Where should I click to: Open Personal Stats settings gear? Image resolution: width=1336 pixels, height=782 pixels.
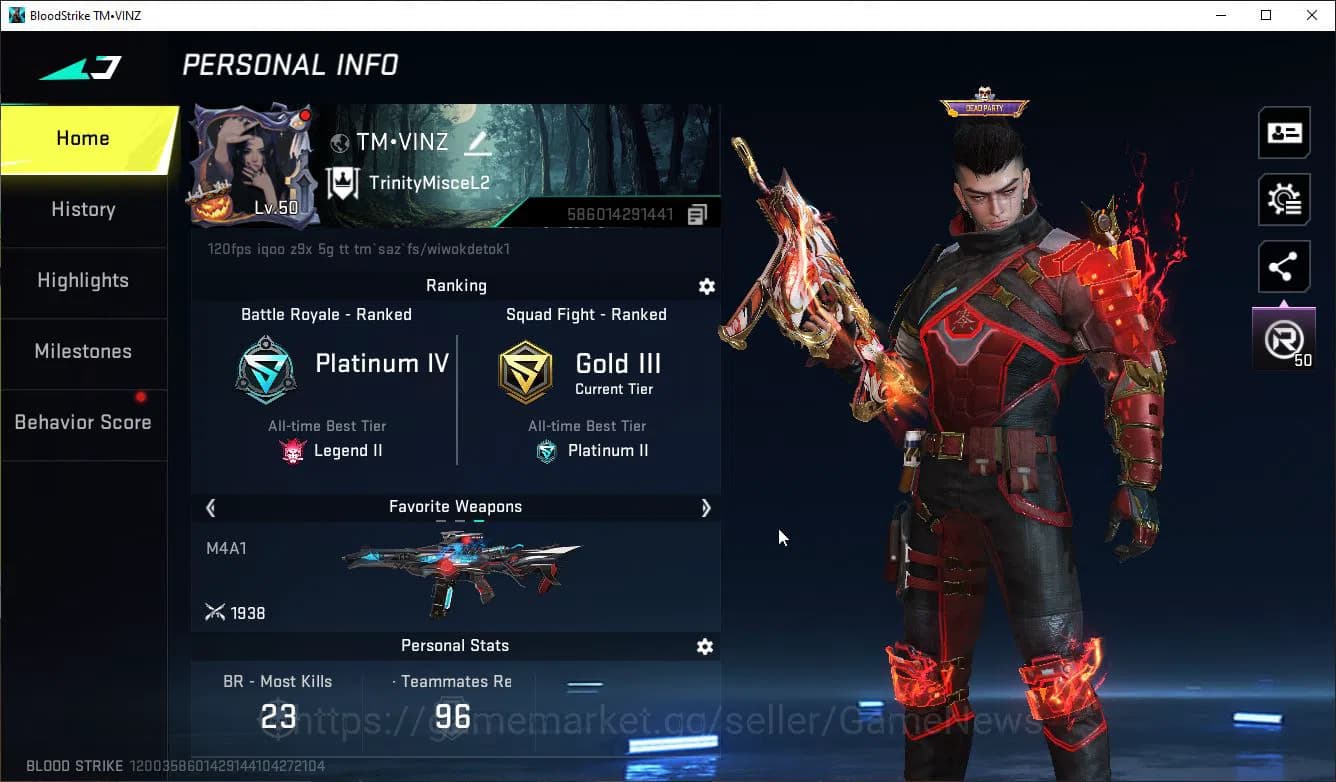click(705, 647)
